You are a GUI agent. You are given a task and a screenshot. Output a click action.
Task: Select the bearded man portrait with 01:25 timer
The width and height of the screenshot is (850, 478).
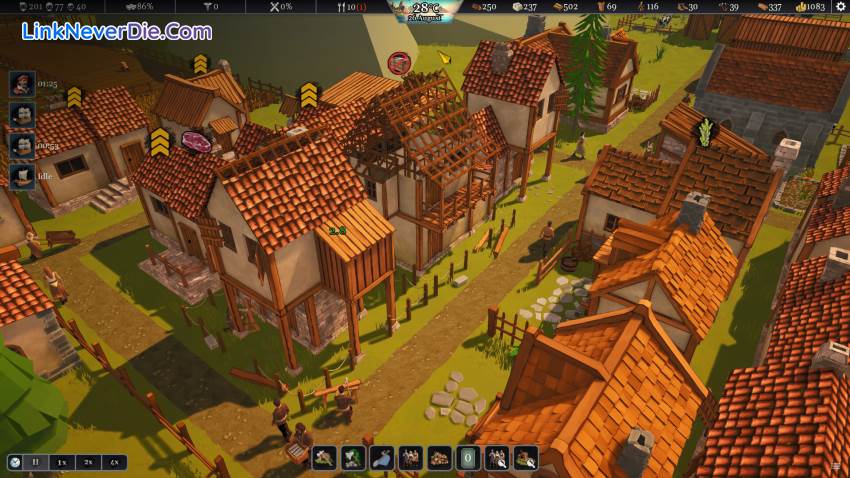click(22, 84)
